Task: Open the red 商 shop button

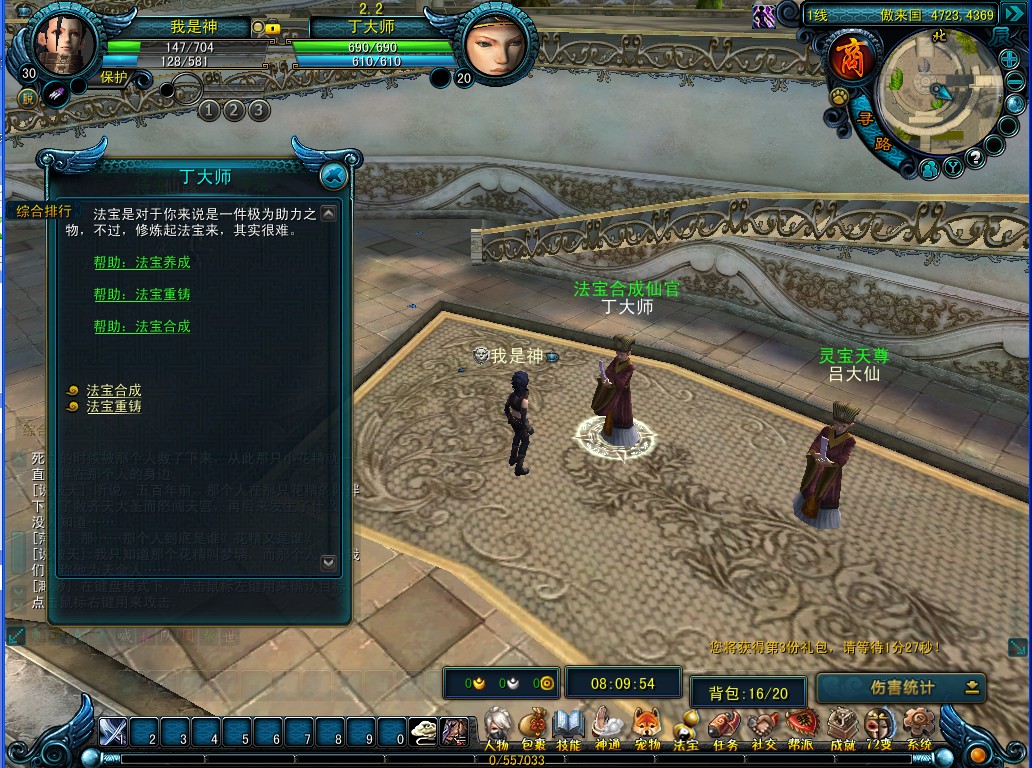Action: pos(851,57)
